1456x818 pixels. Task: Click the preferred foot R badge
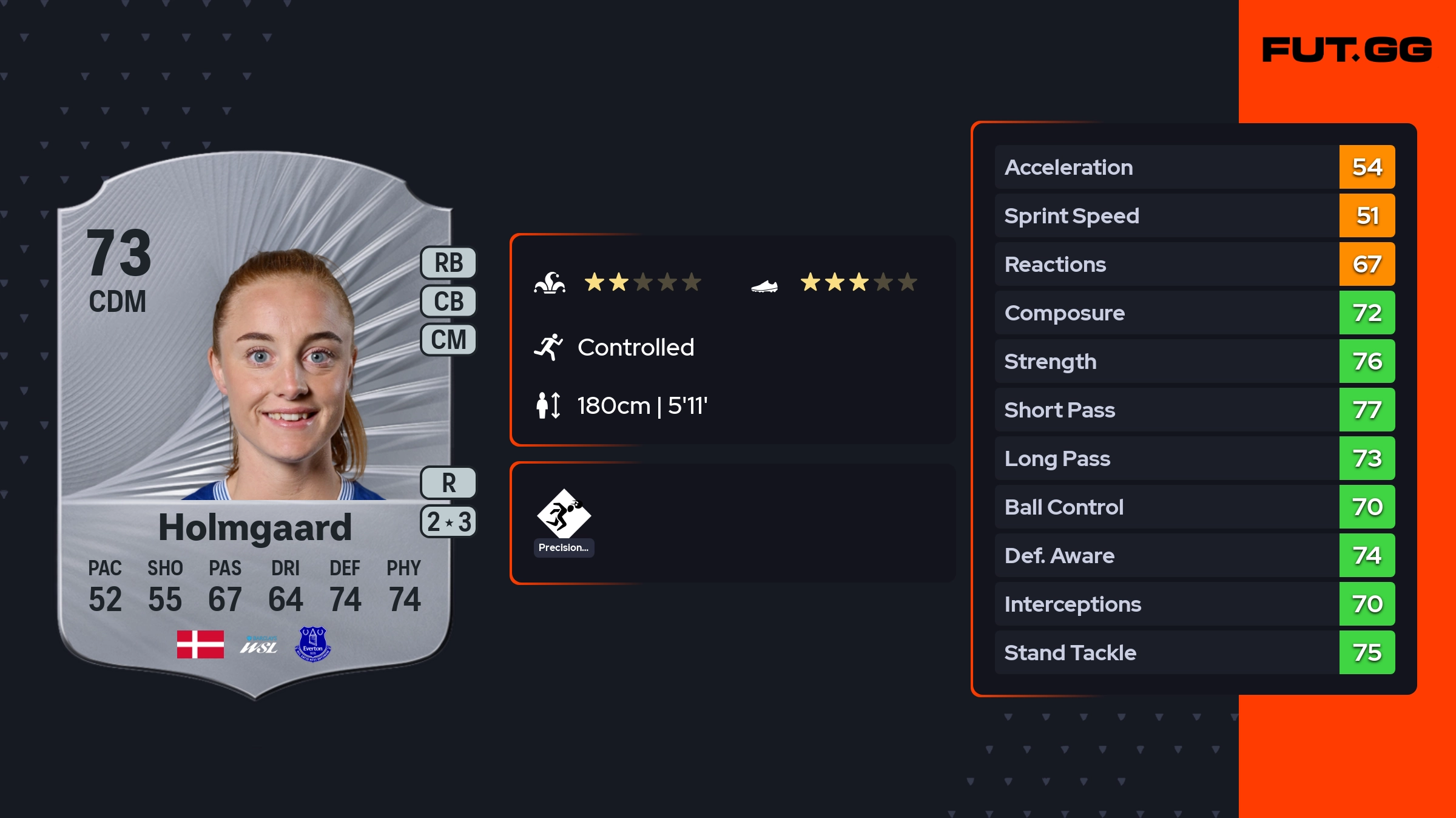pos(448,483)
